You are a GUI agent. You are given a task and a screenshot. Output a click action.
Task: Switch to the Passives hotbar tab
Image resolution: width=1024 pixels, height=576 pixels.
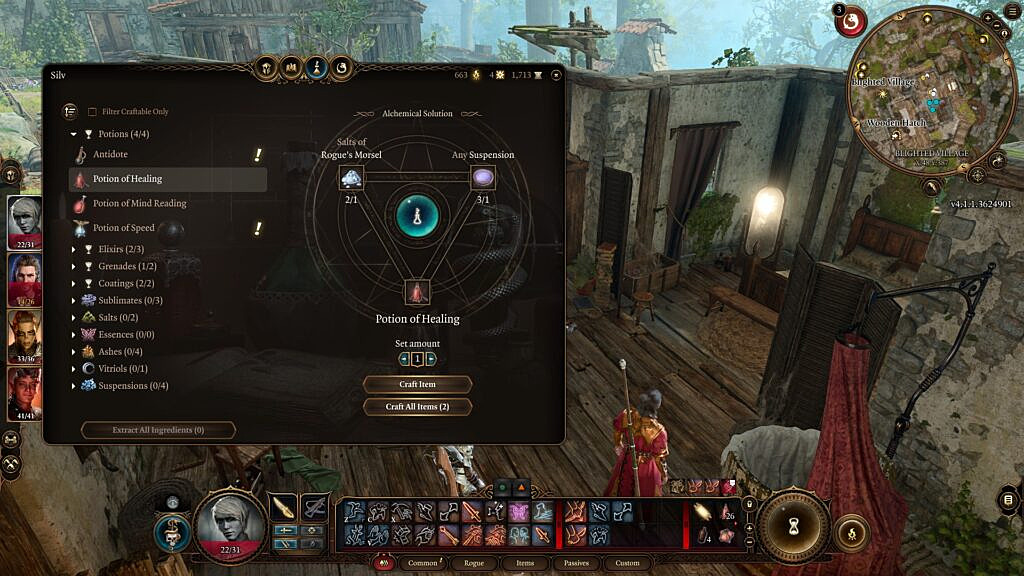(576, 563)
